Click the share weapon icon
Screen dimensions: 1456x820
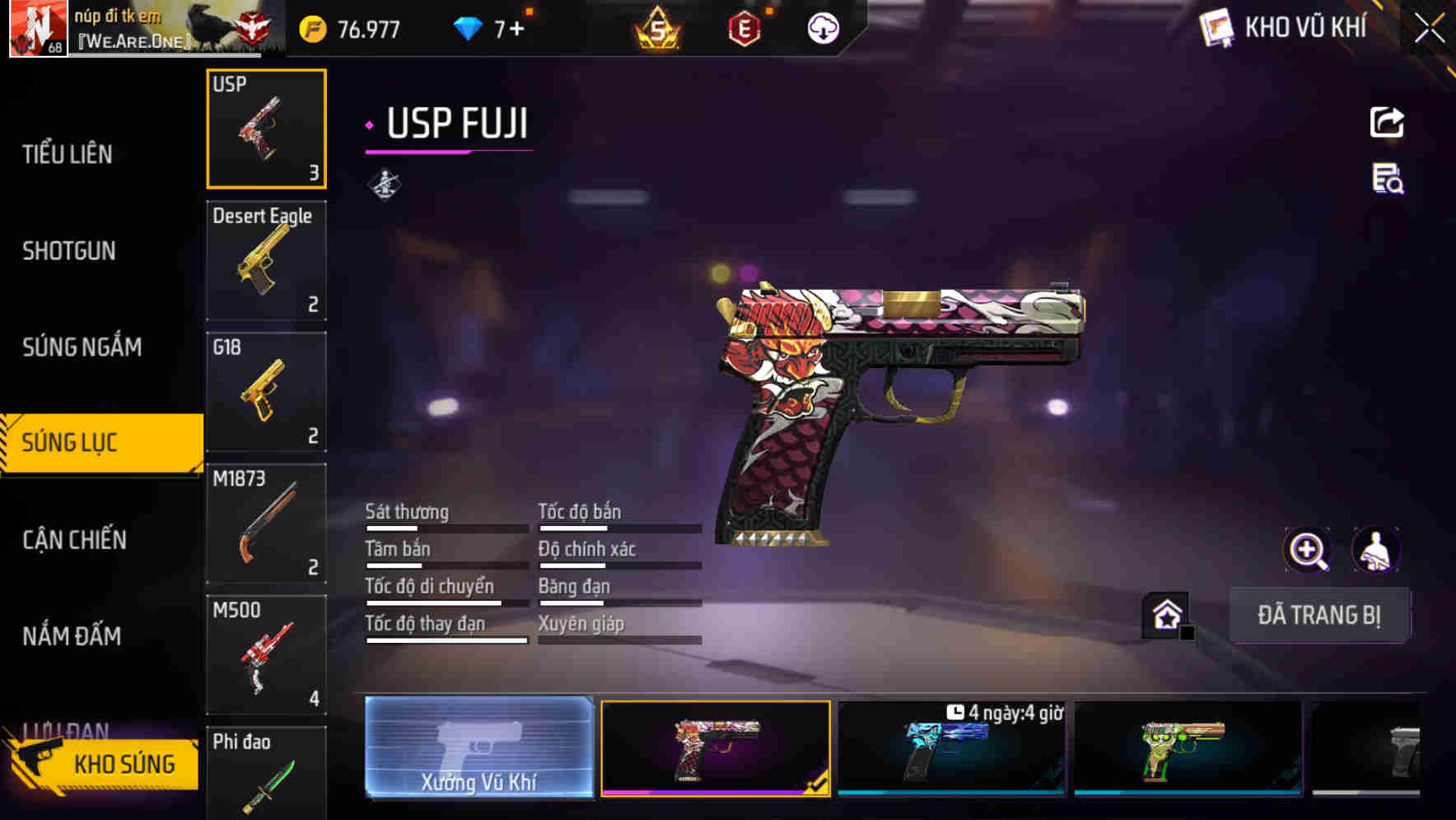point(1388,122)
